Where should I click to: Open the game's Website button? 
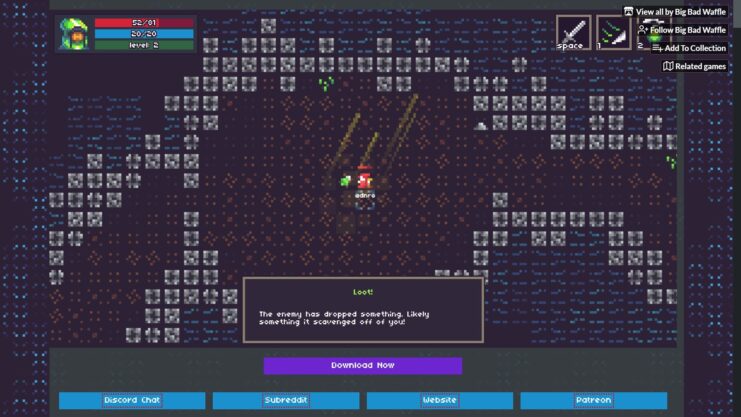pyautogui.click(x=440, y=400)
